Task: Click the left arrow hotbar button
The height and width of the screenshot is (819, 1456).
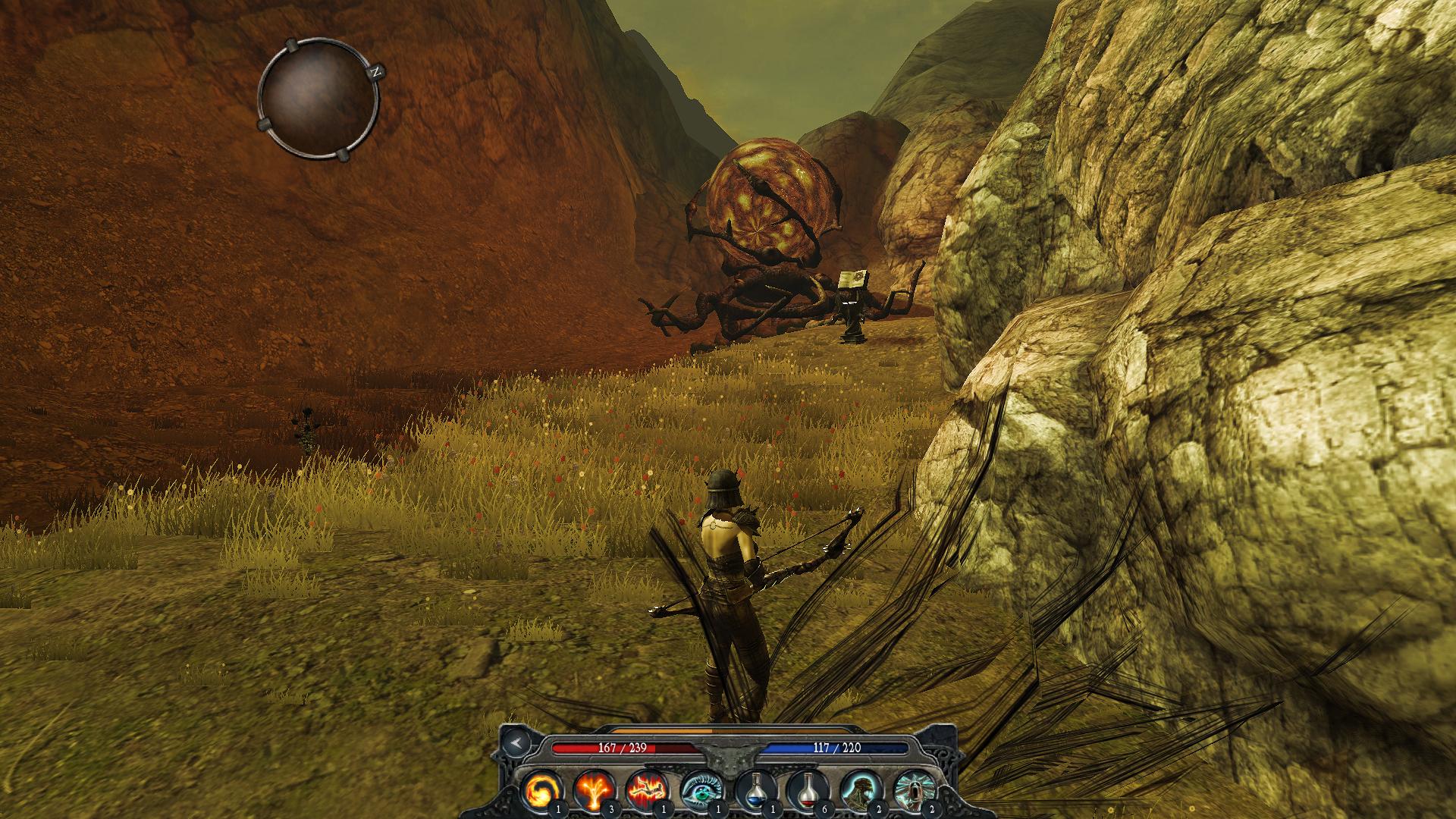Action: click(x=516, y=742)
